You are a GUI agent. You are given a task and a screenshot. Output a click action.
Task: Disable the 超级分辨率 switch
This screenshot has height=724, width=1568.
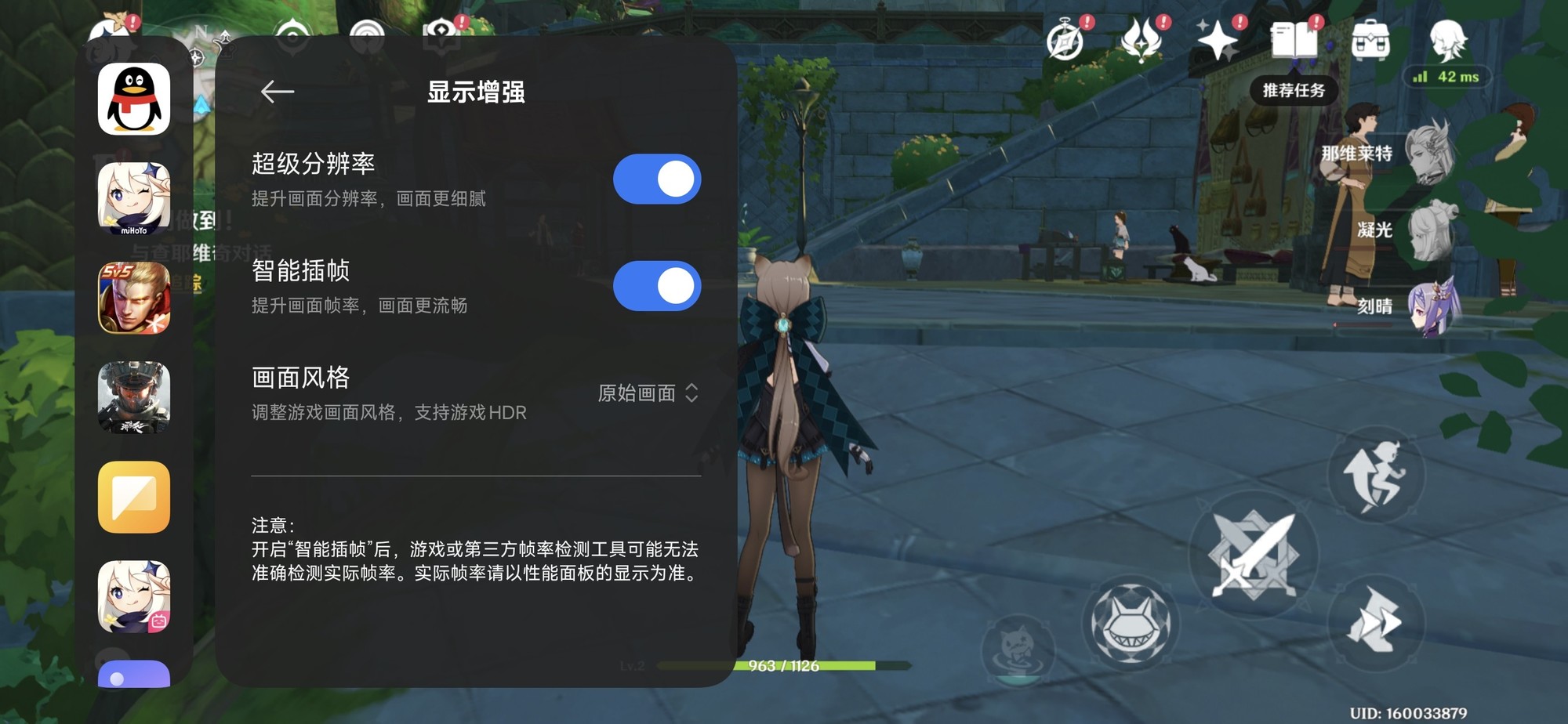(657, 179)
